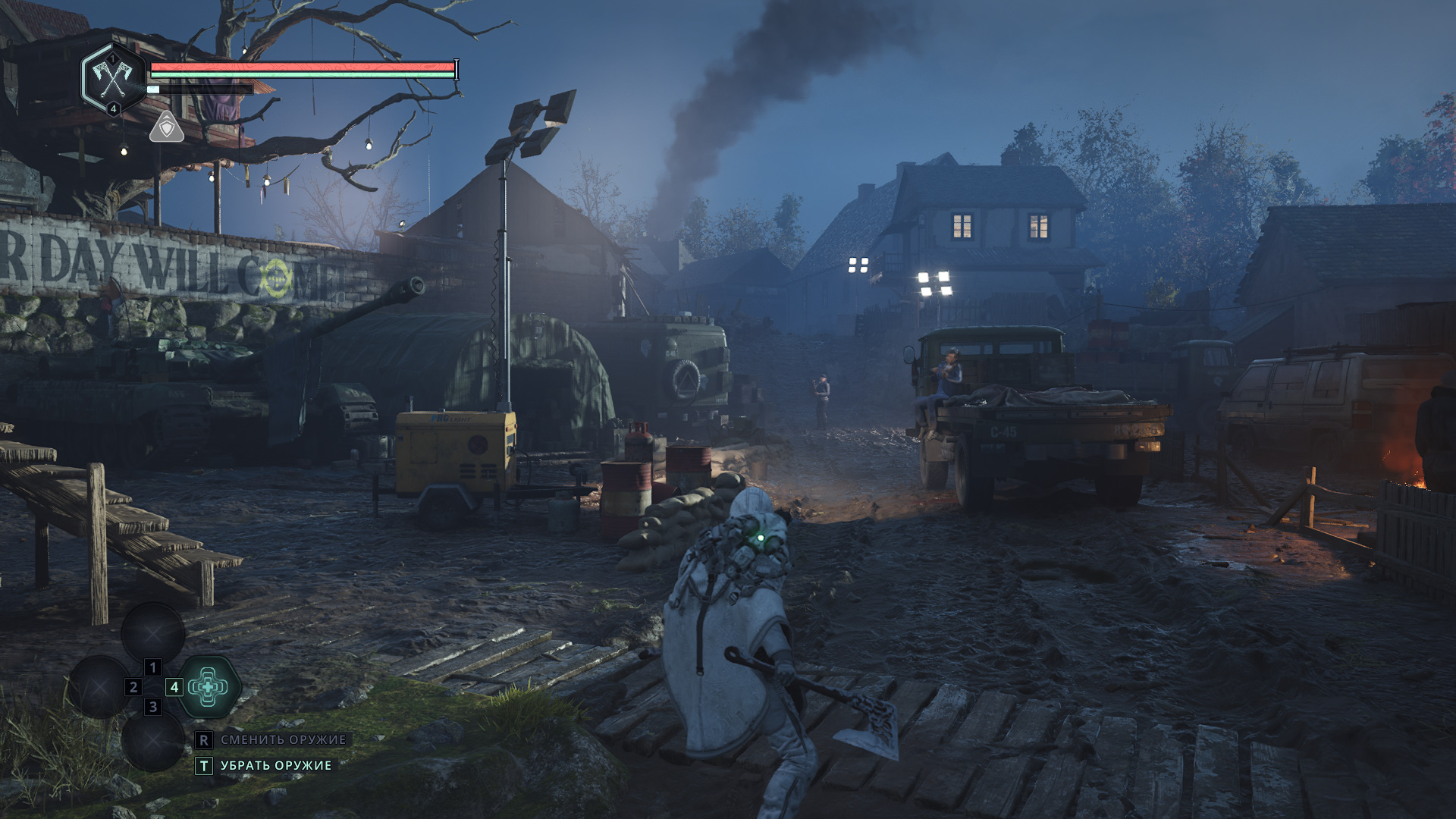The height and width of the screenshot is (819, 1456).
Task: Select the triangular shield status icon
Action: (167, 128)
